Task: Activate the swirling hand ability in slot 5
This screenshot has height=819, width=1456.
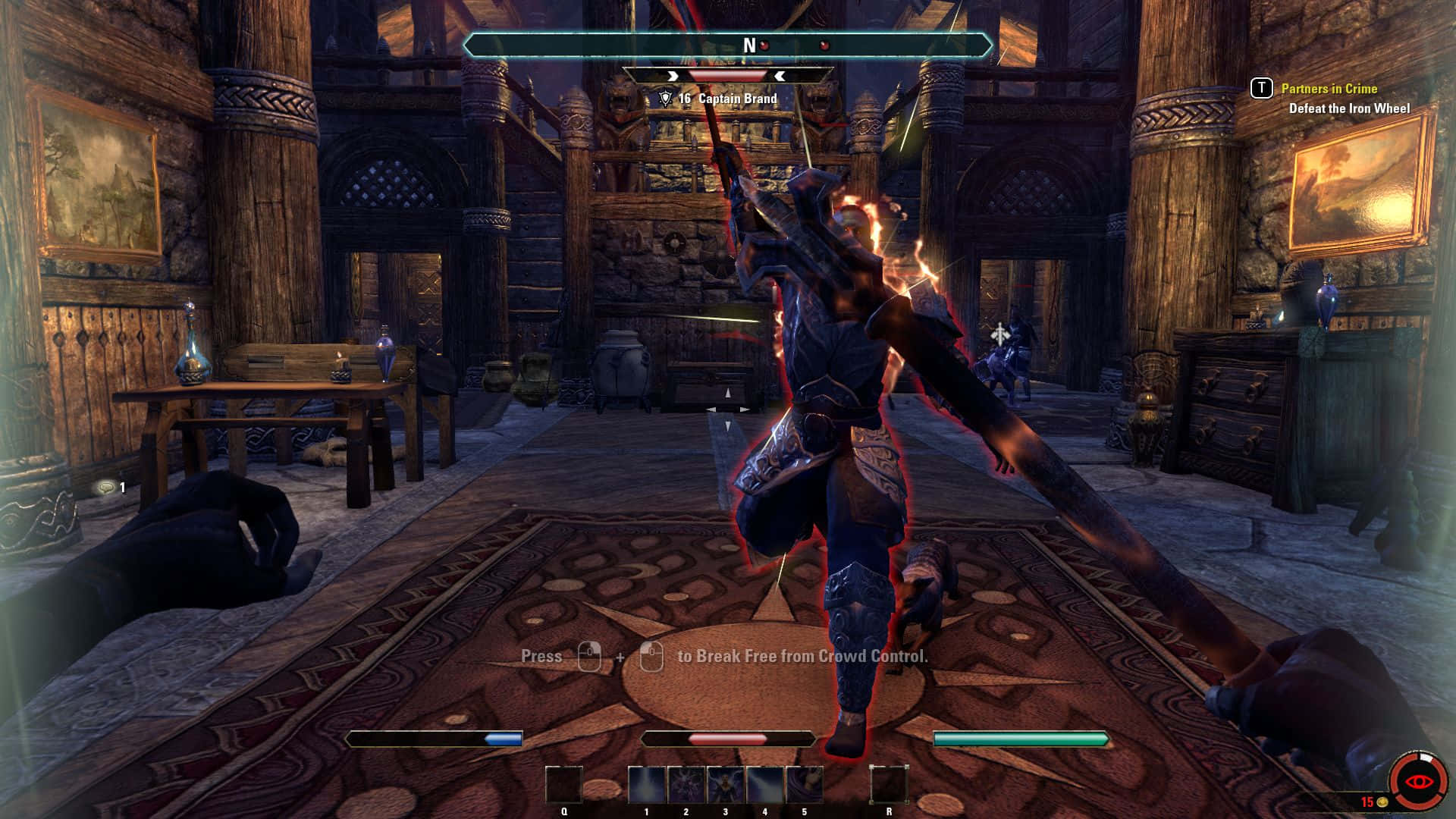Action: pyautogui.click(x=805, y=785)
